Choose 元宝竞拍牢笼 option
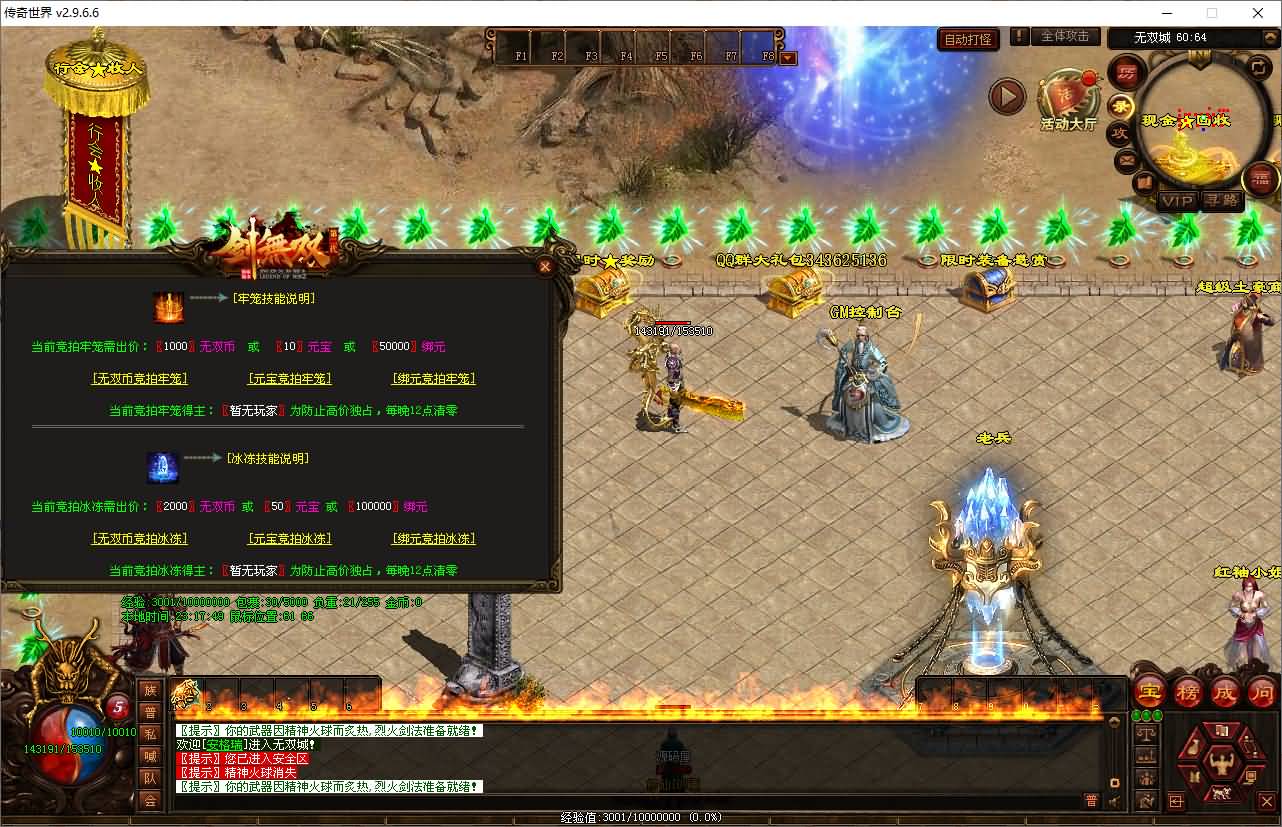 [x=289, y=379]
